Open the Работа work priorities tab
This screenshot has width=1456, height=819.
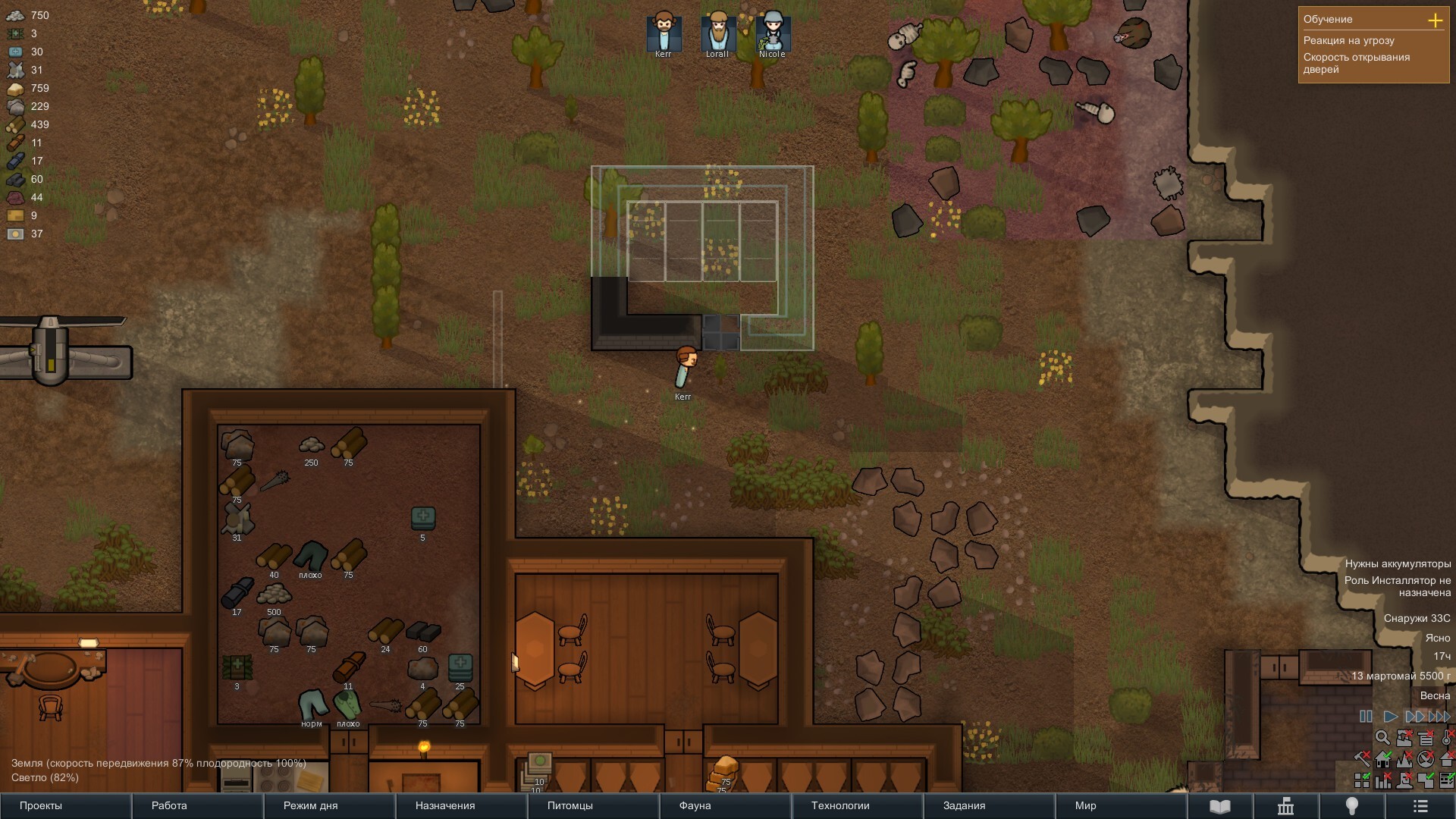197,805
